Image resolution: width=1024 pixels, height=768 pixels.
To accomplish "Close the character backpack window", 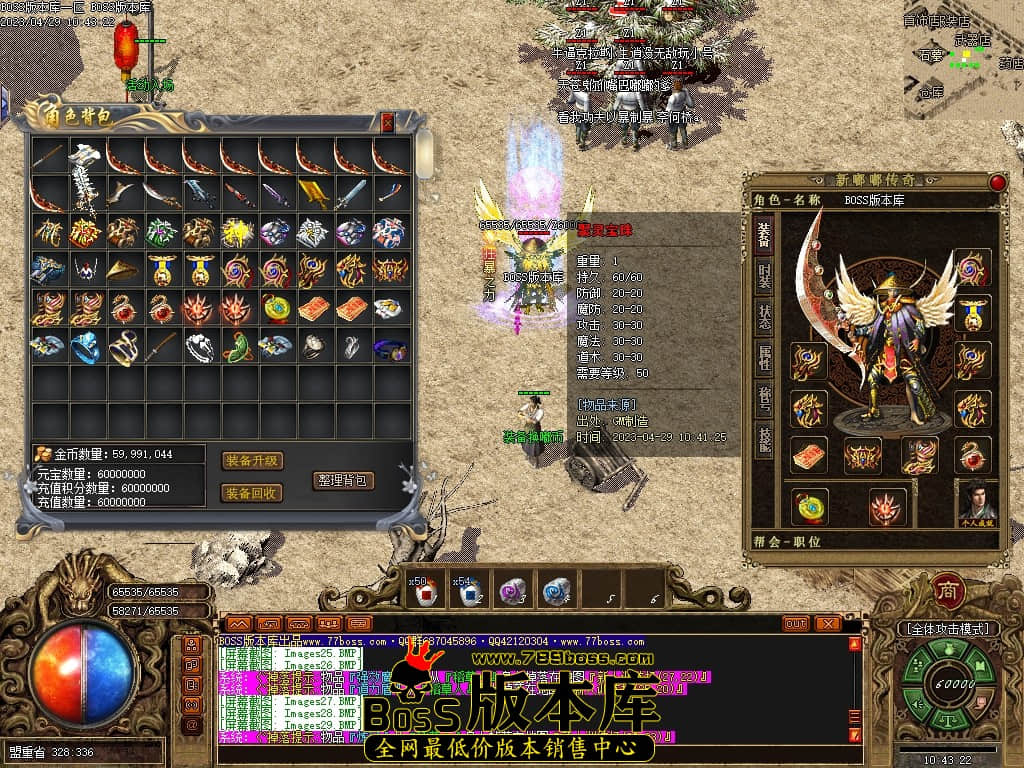I will (x=388, y=123).
